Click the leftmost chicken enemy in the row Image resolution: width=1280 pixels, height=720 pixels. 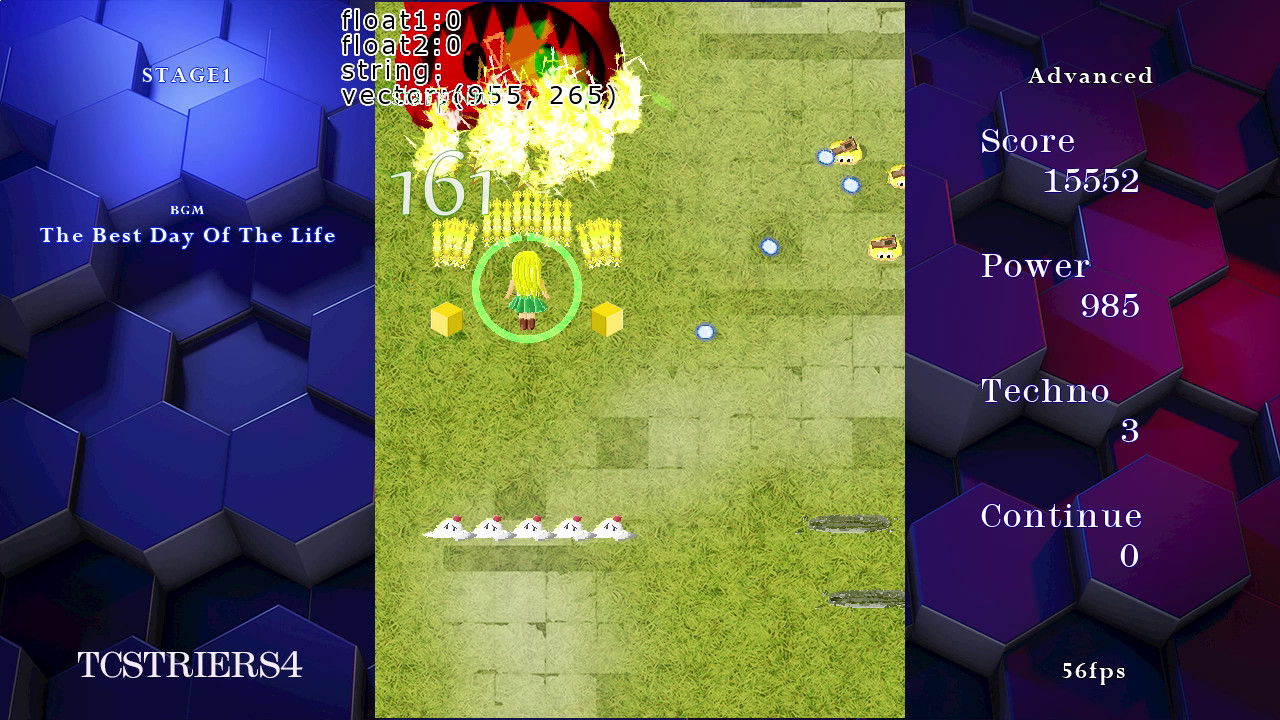(x=450, y=527)
